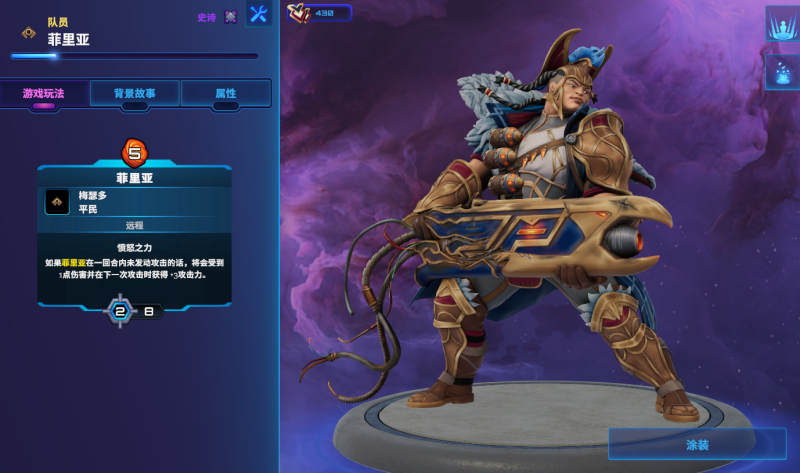Click the figure on pedestal spotlight icon
Screen dimensions: 800x473
pyautogui.click(x=781, y=24)
